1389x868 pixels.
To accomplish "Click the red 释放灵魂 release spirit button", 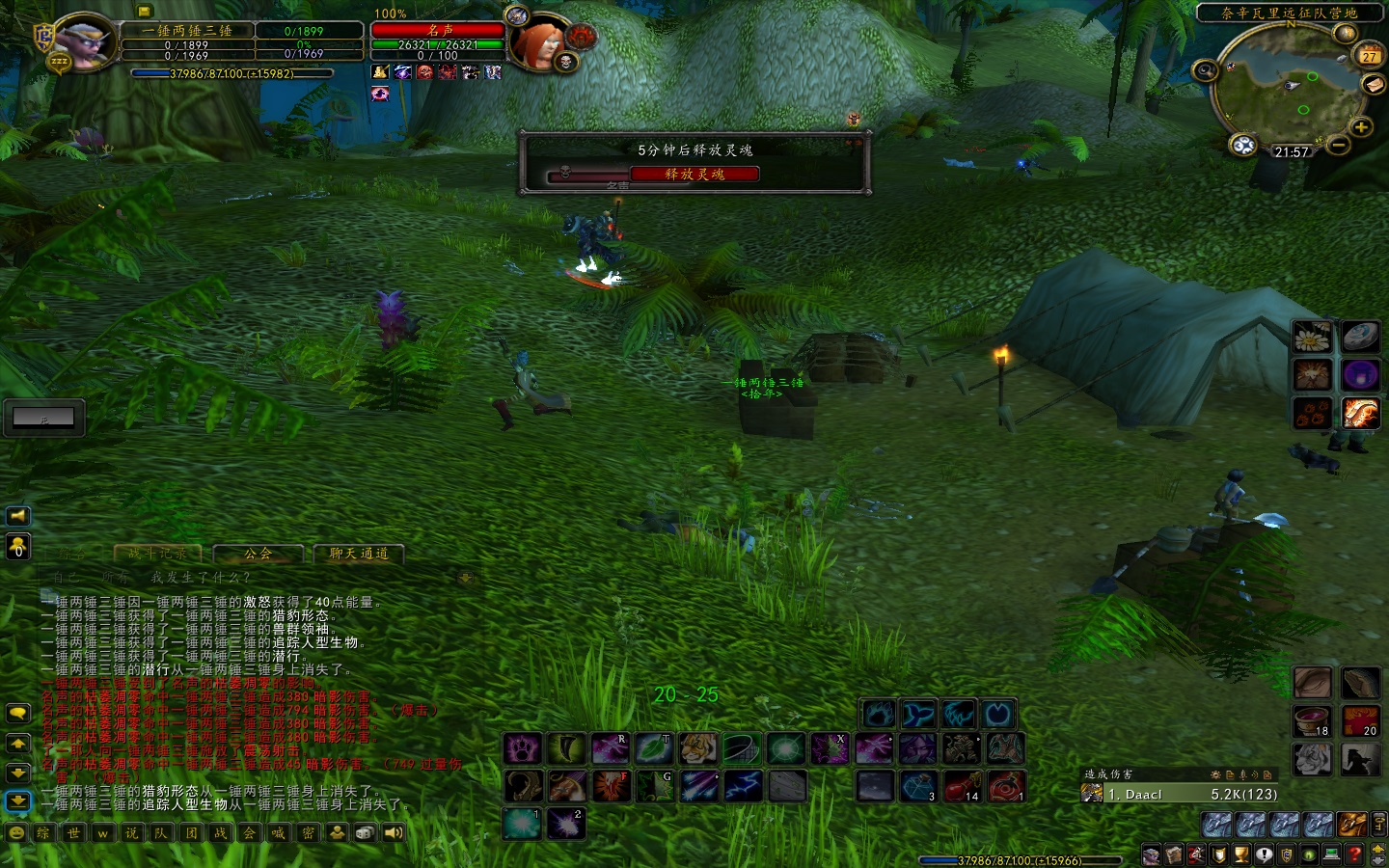I will coord(694,175).
